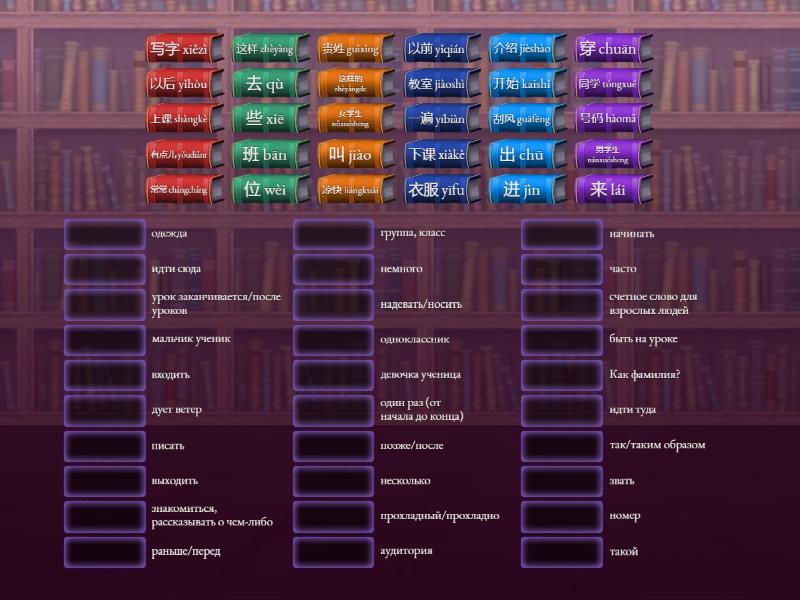Viewport: 800px width, 600px height.
Task: Pick the purple 穿 chuān tile
Action: (x=607, y=48)
